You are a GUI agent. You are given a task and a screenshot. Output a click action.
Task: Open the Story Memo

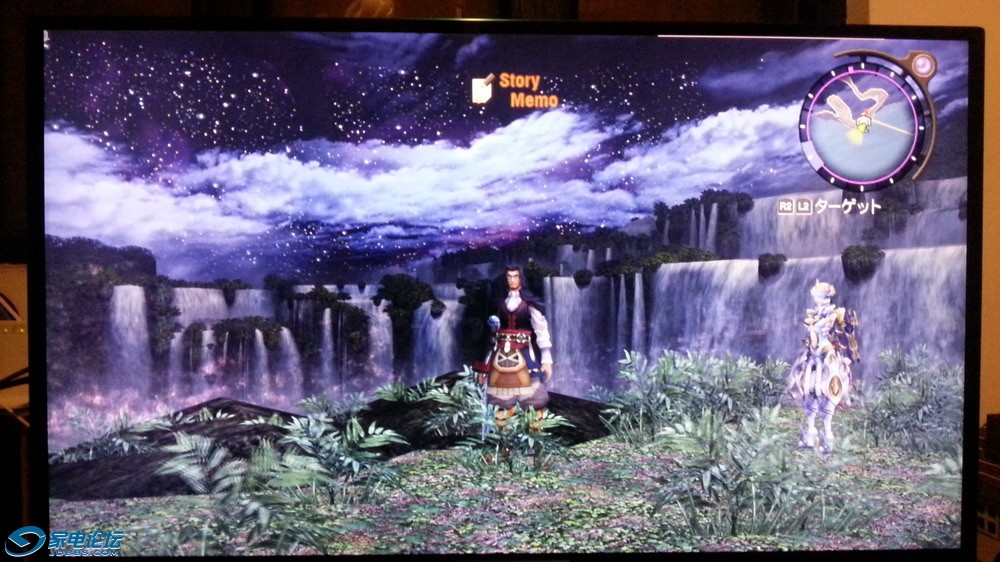pyautogui.click(x=508, y=90)
